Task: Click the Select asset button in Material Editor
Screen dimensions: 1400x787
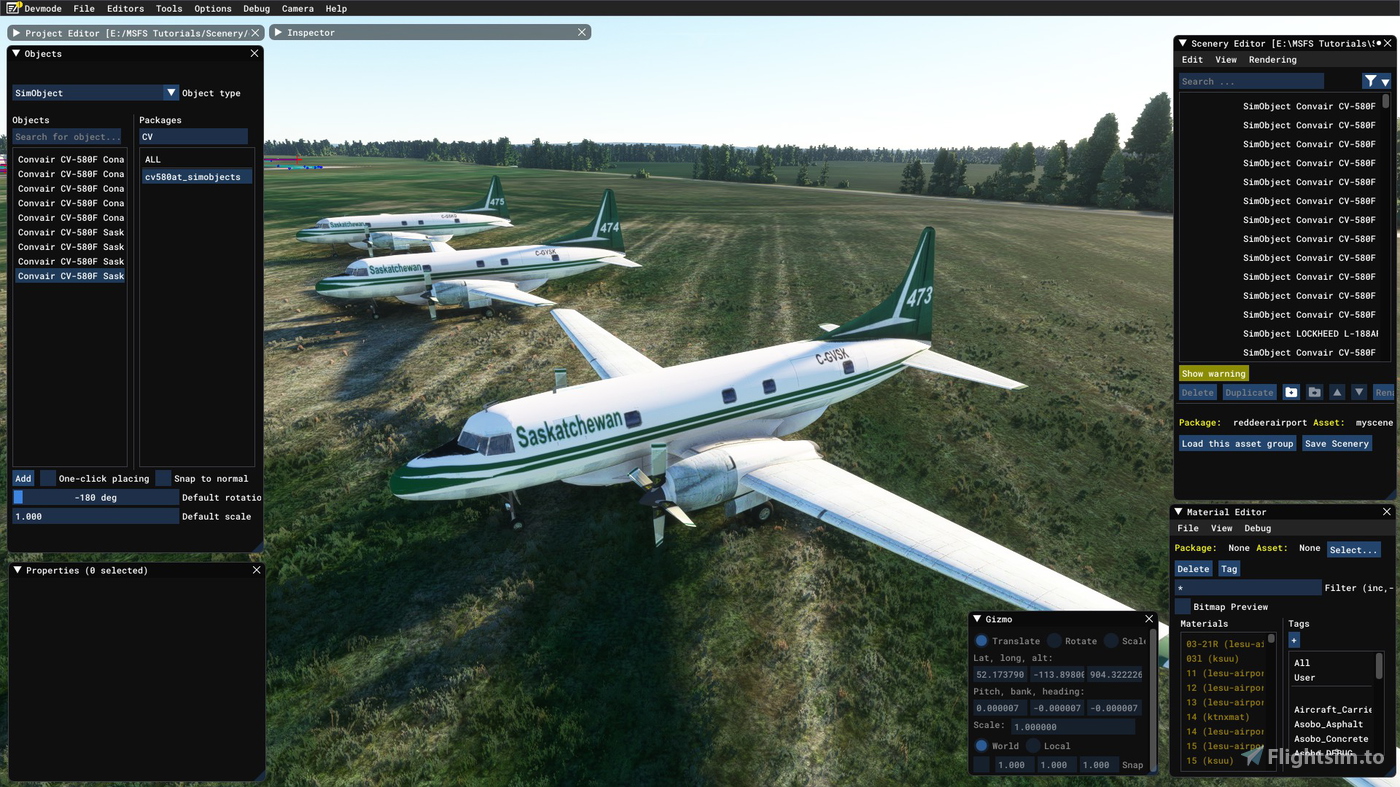Action: click(1353, 550)
